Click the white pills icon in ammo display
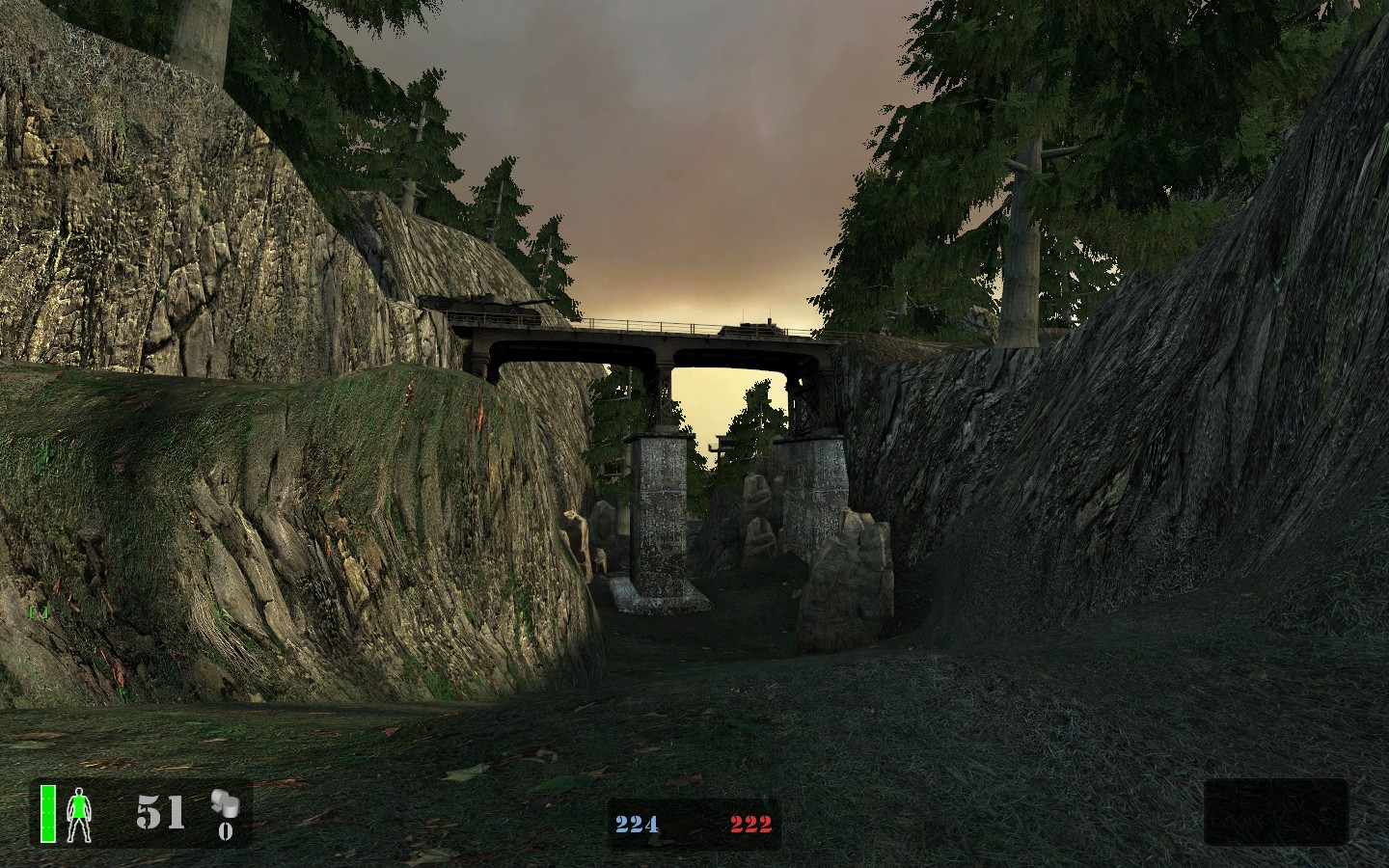This screenshot has width=1389, height=868. point(225,805)
